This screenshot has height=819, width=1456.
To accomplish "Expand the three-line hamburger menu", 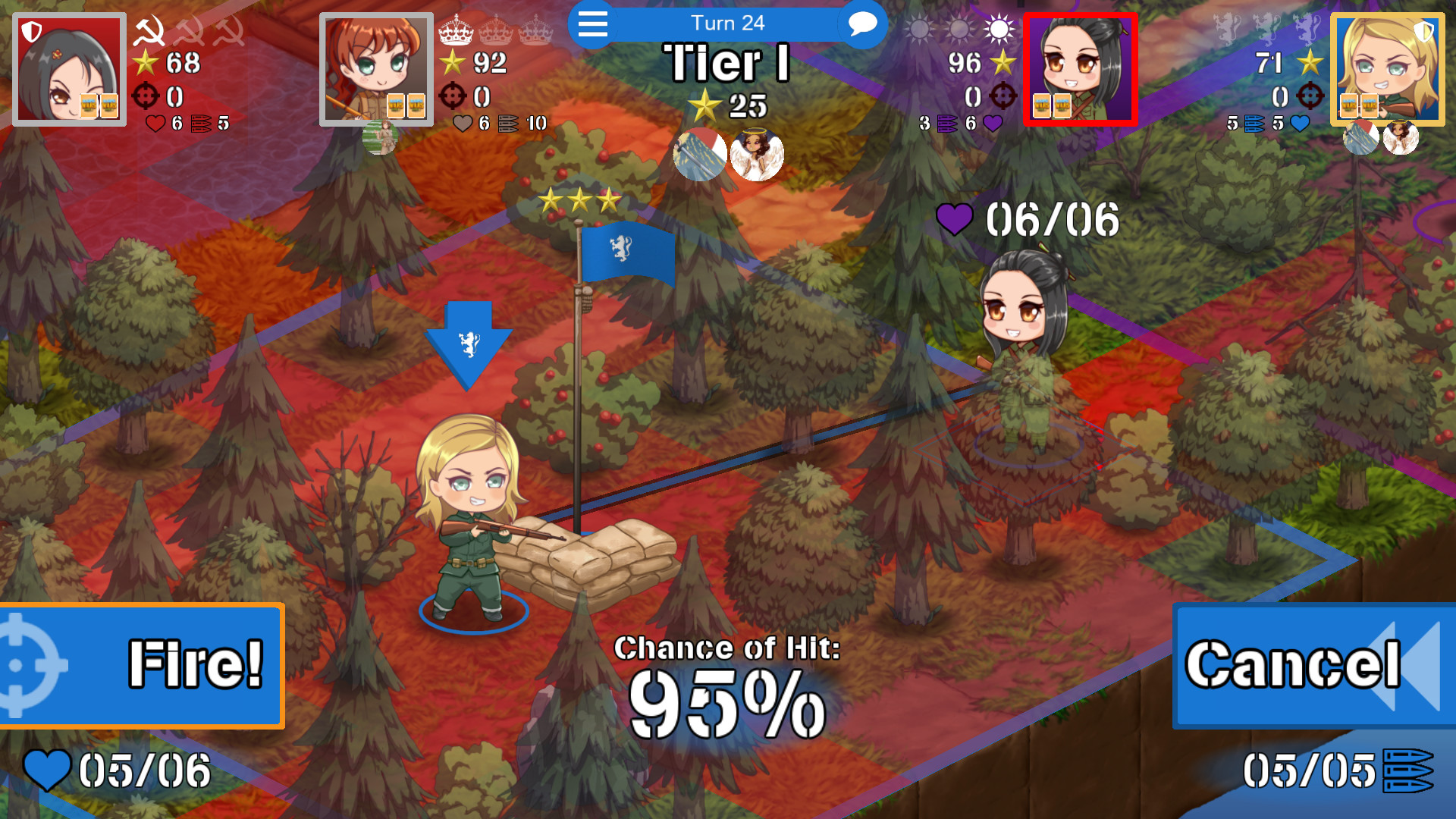I will 592,24.
